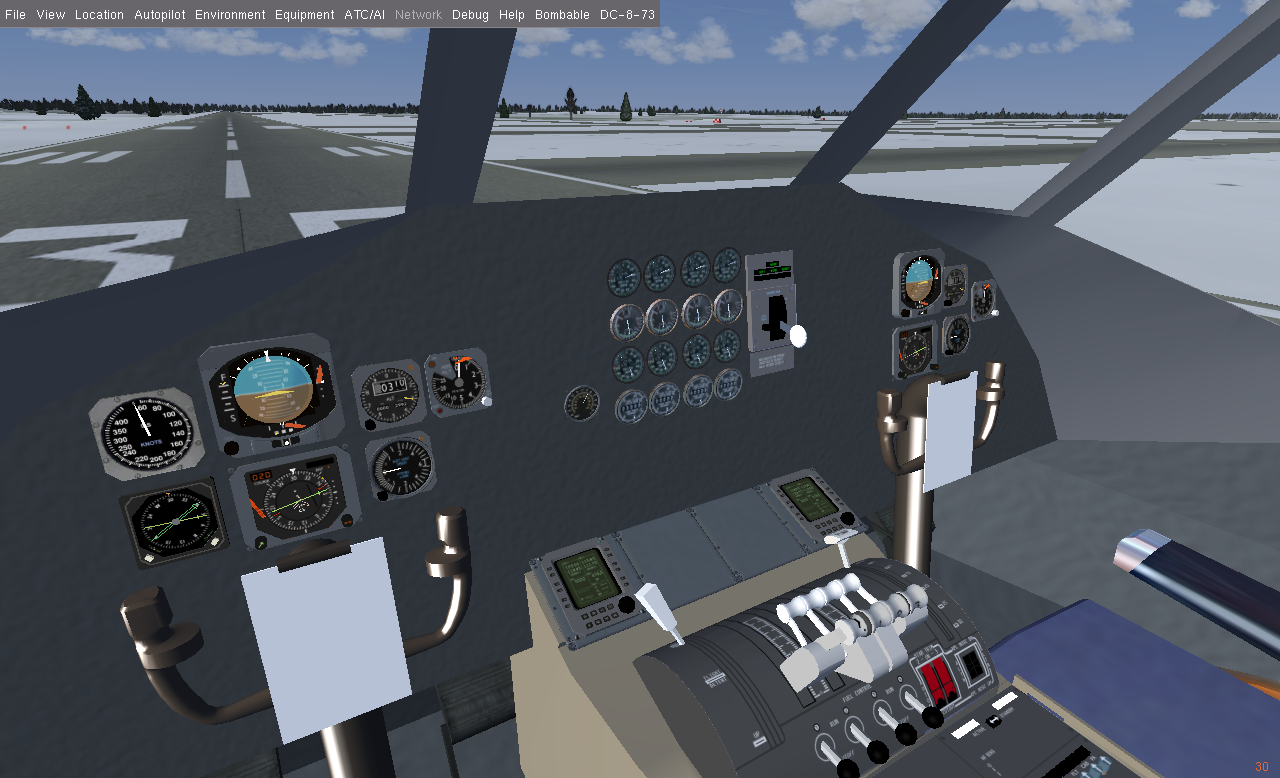Viewport: 1280px width, 778px height.
Task: Open the Equipment menu
Action: coord(304,15)
